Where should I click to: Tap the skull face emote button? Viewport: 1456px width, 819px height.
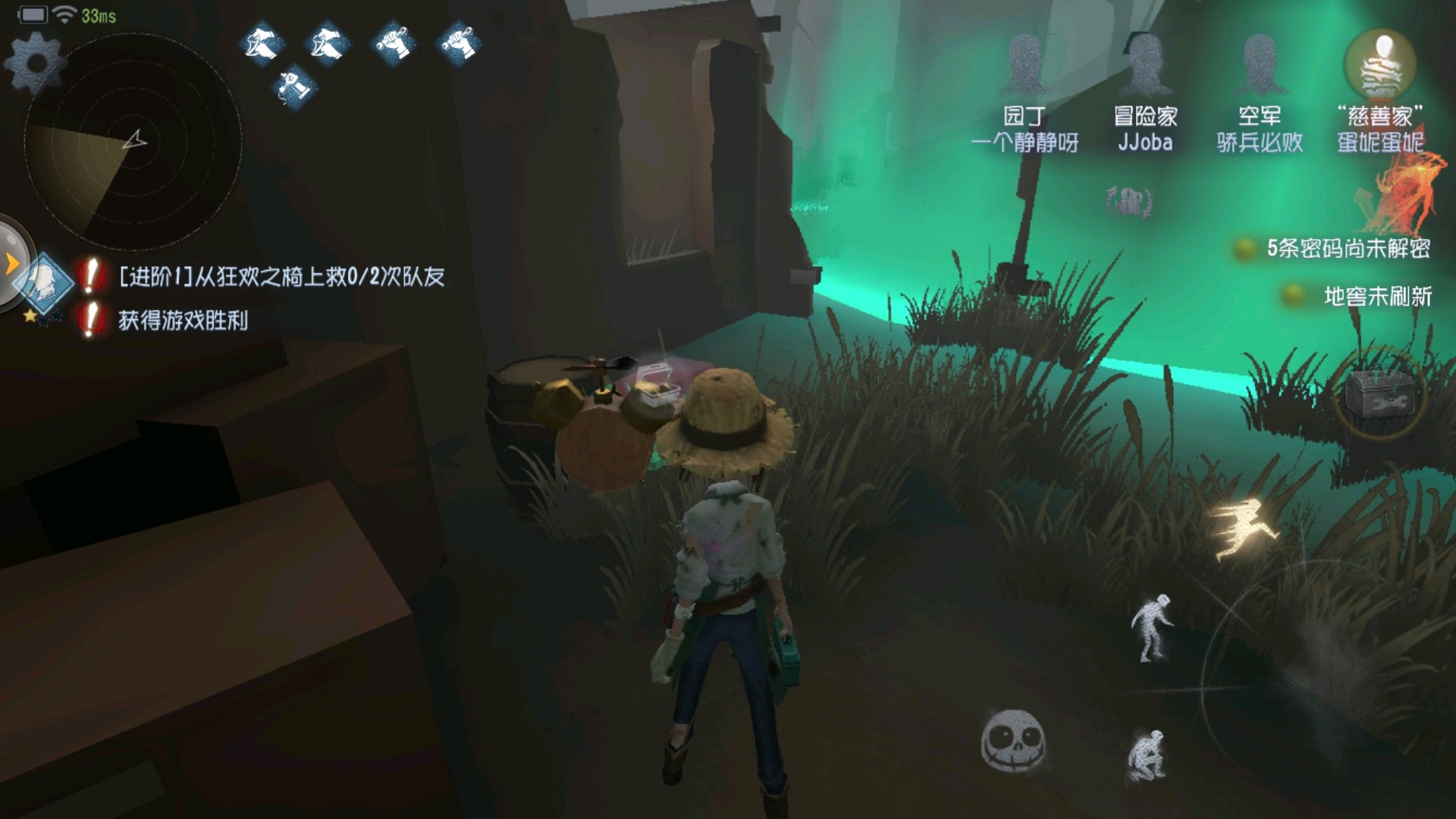1012,741
